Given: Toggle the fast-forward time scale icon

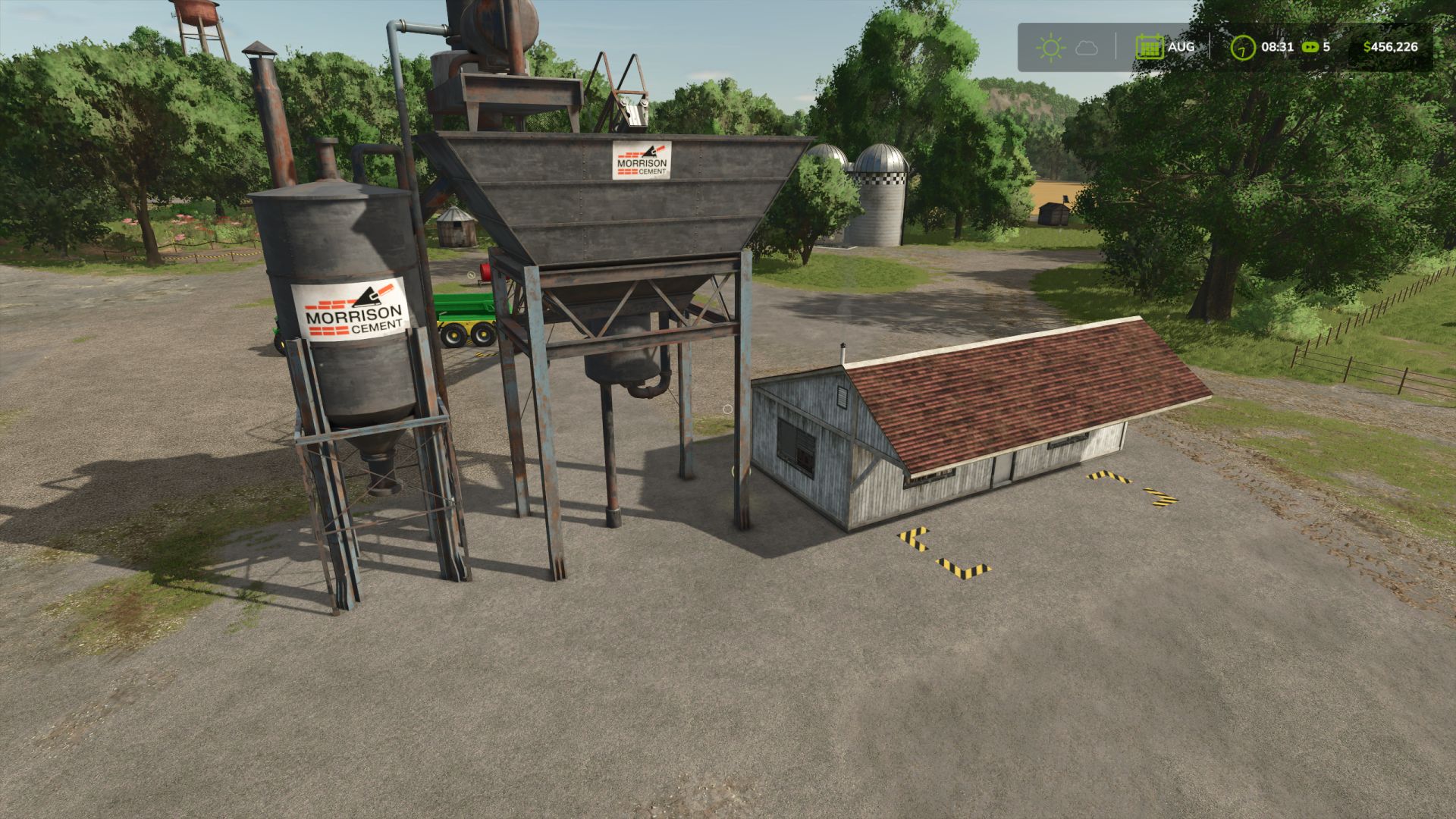Looking at the screenshot, I should coord(1310,47).
